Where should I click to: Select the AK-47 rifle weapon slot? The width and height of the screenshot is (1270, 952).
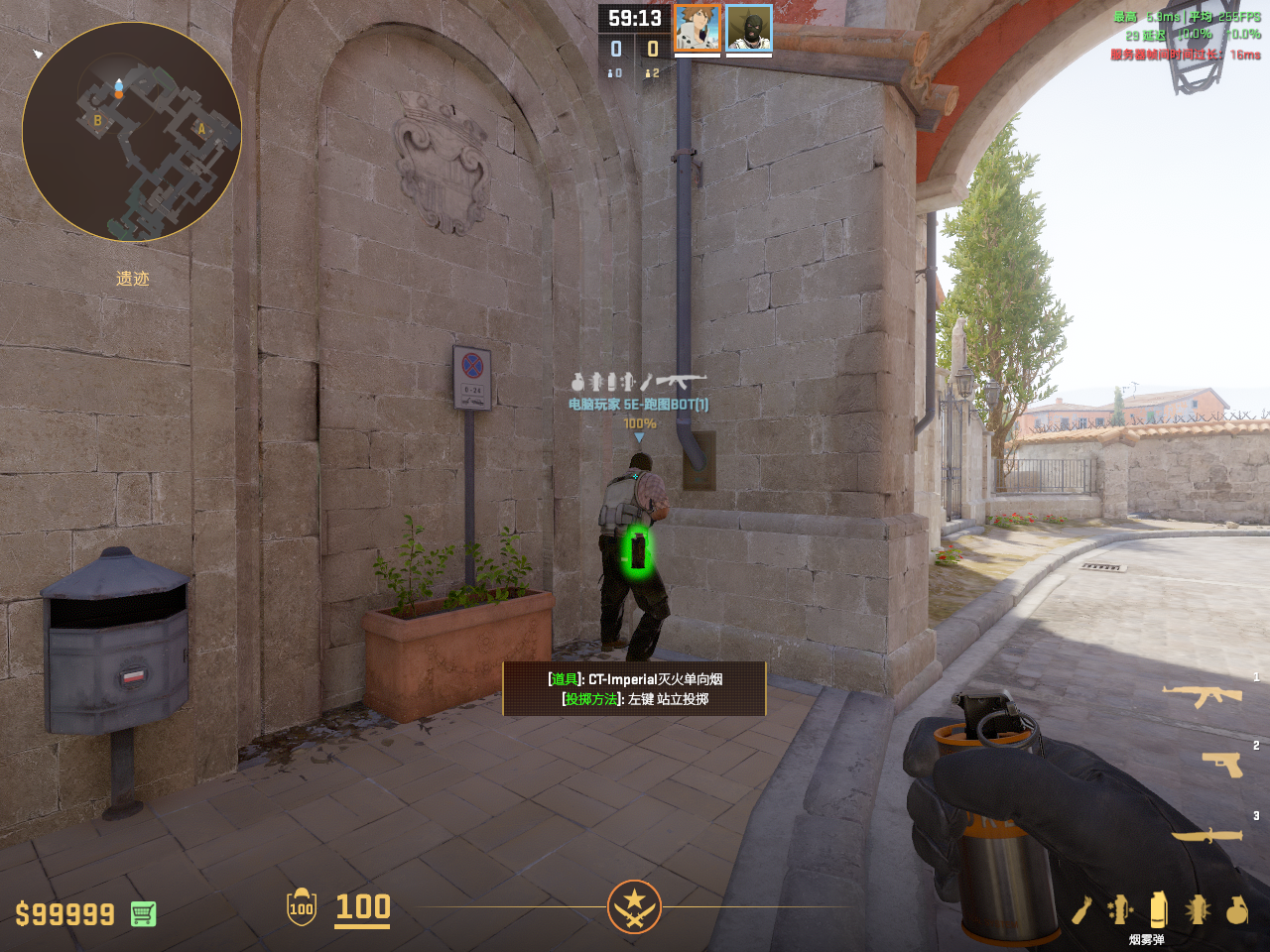point(1203,695)
